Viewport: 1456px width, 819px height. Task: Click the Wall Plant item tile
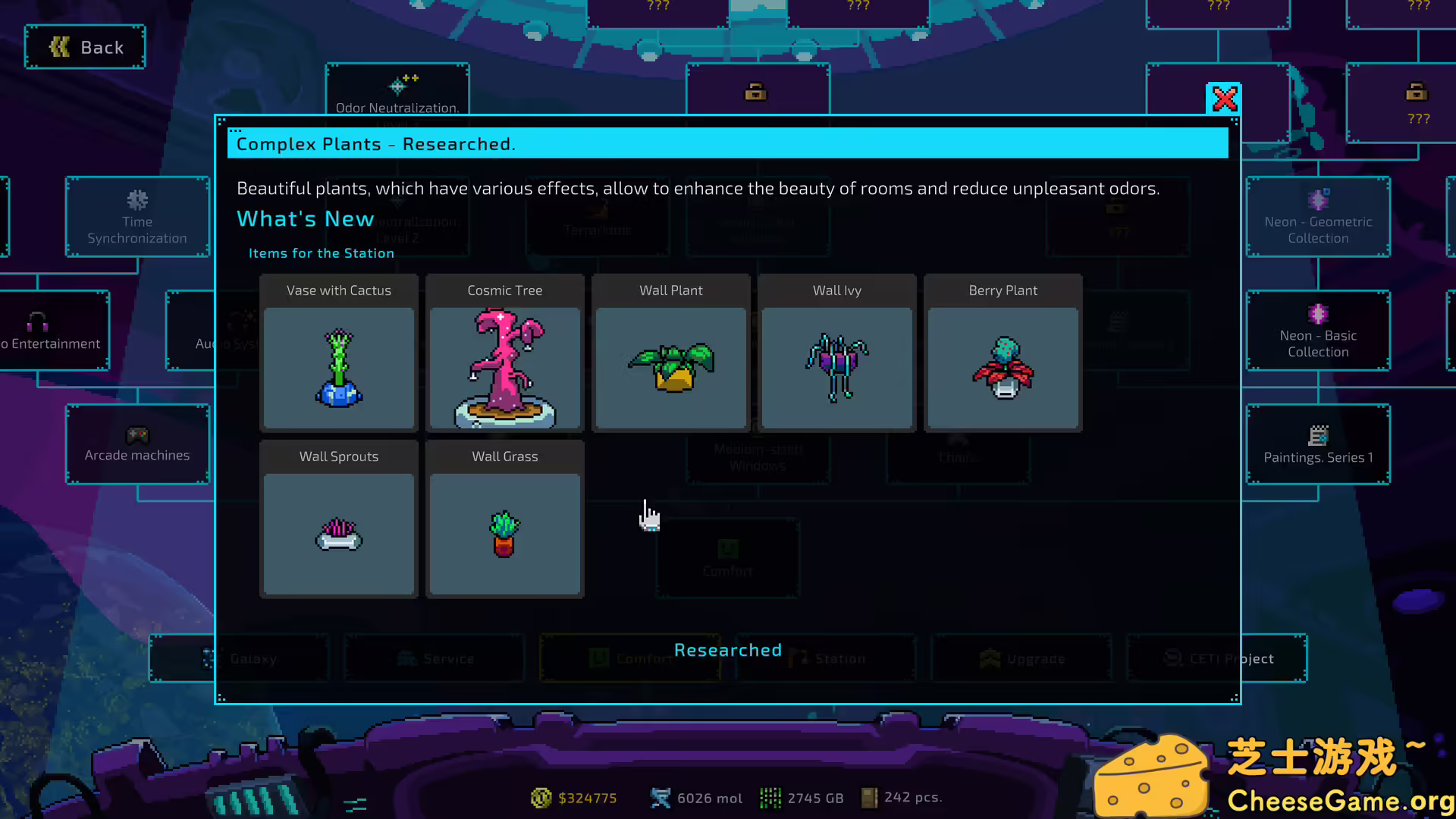coord(671,353)
